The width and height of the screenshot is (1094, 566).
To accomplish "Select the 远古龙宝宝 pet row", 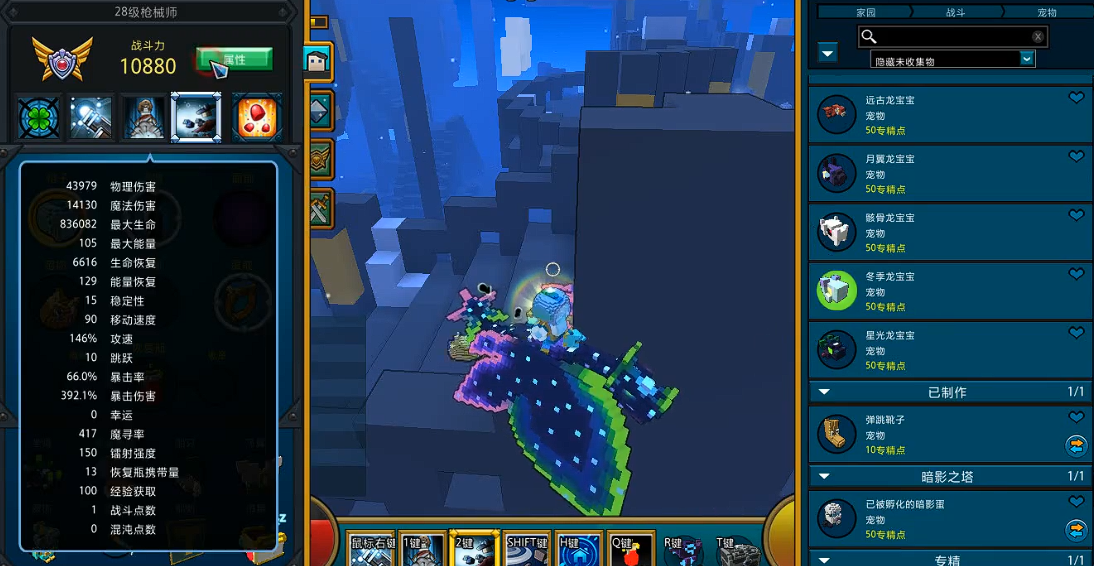I will click(950, 116).
